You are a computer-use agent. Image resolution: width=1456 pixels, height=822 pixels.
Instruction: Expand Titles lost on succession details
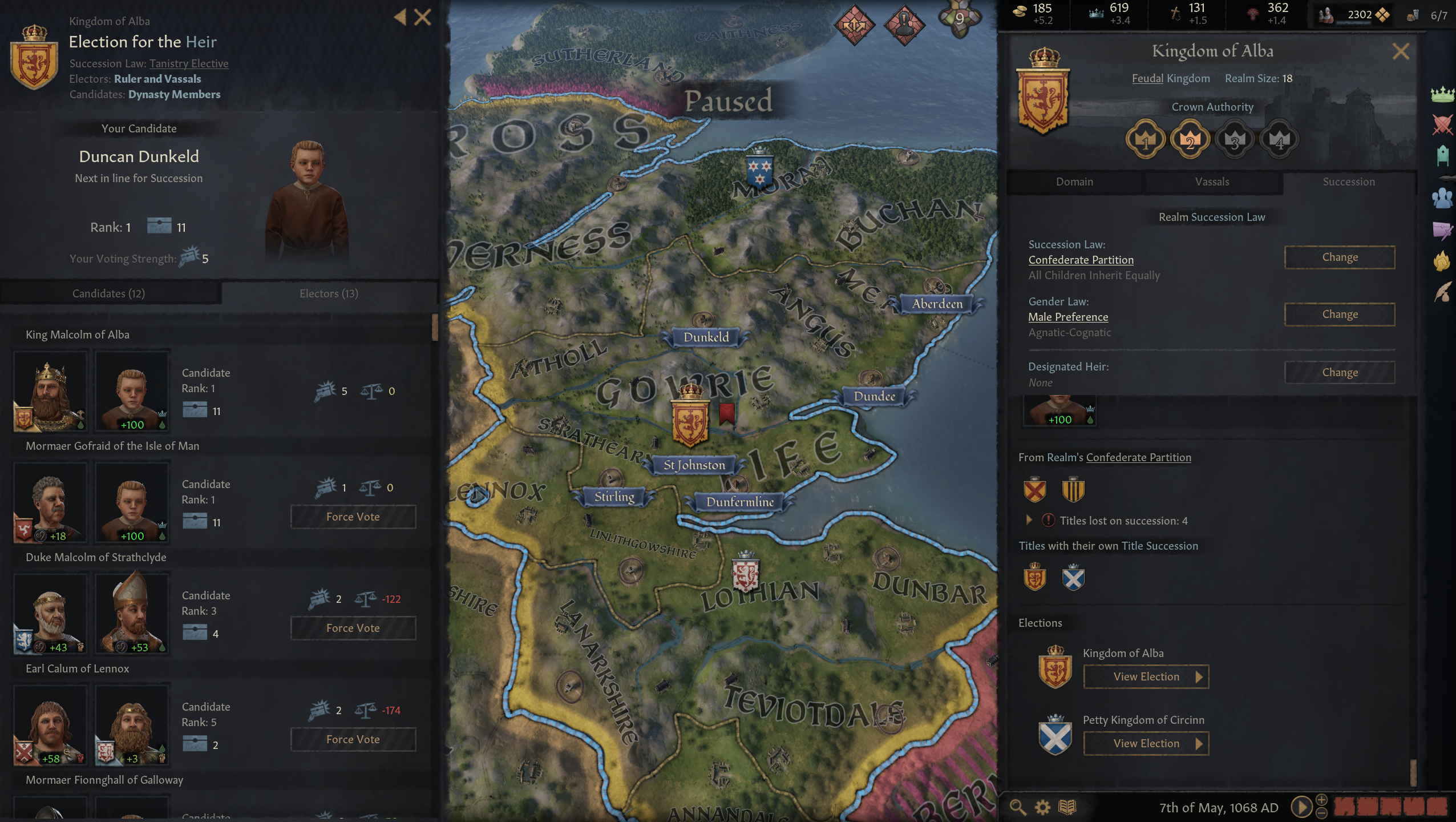1029,520
